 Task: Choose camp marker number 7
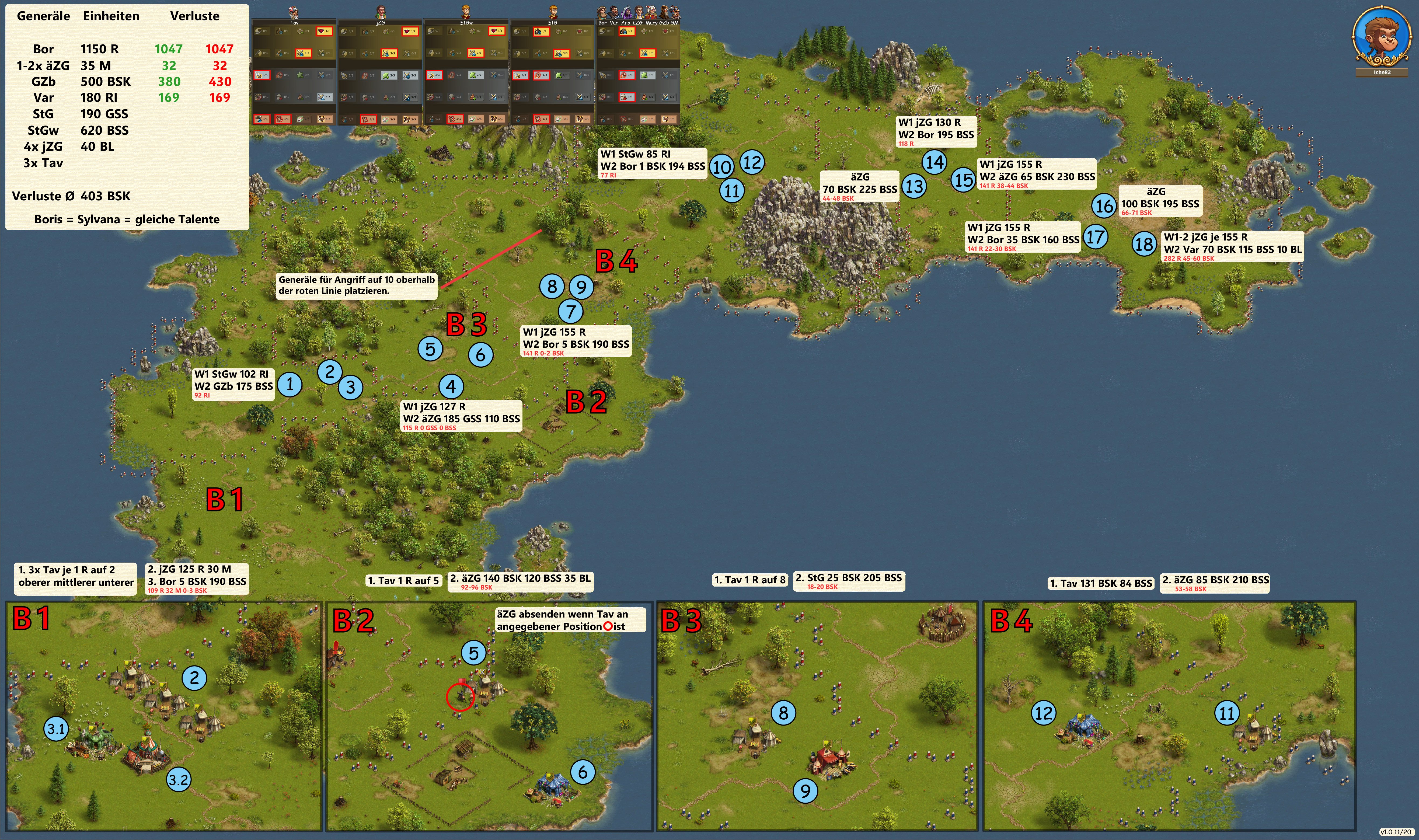pos(571,311)
